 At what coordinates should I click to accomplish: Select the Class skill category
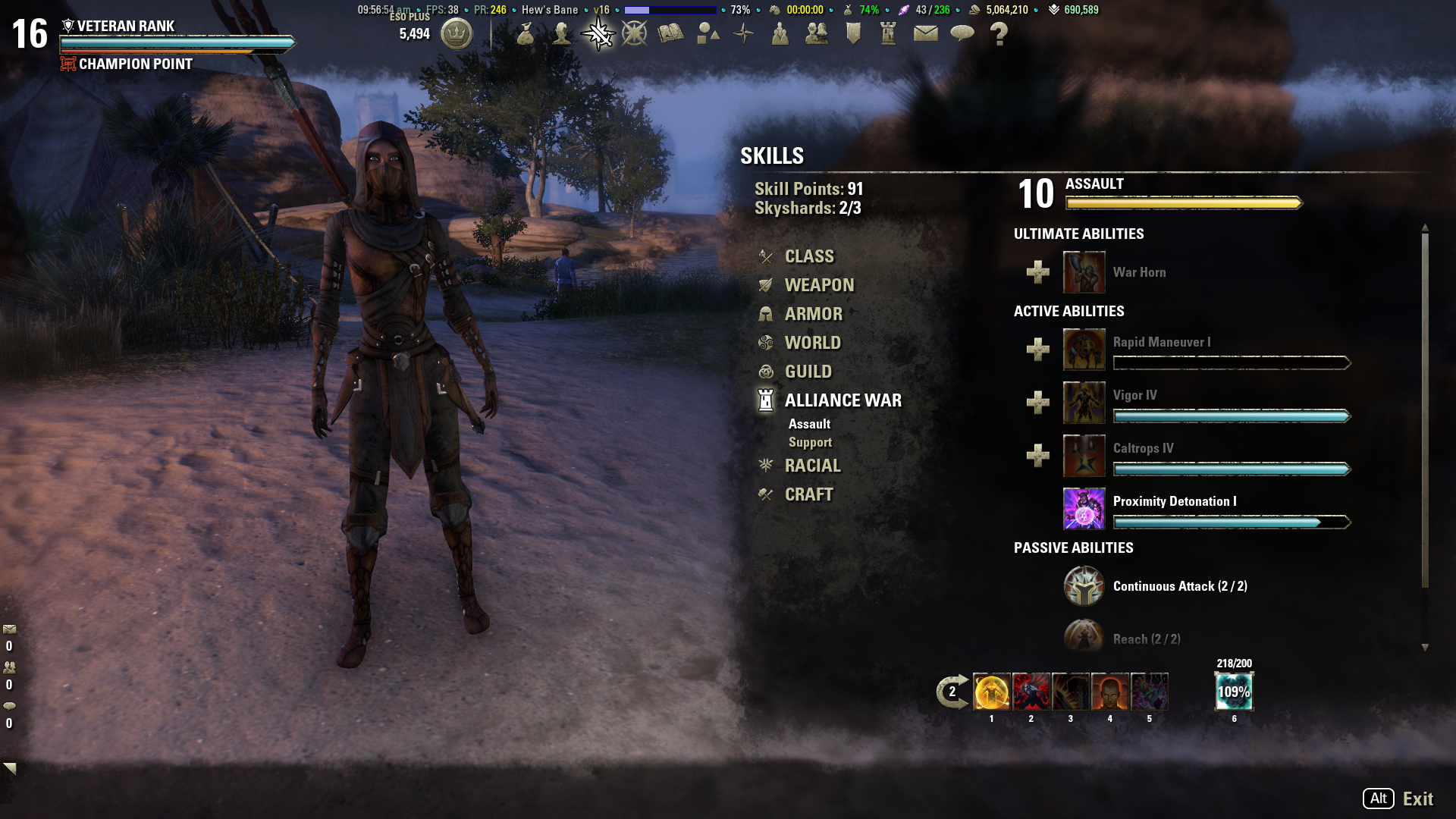click(x=808, y=256)
